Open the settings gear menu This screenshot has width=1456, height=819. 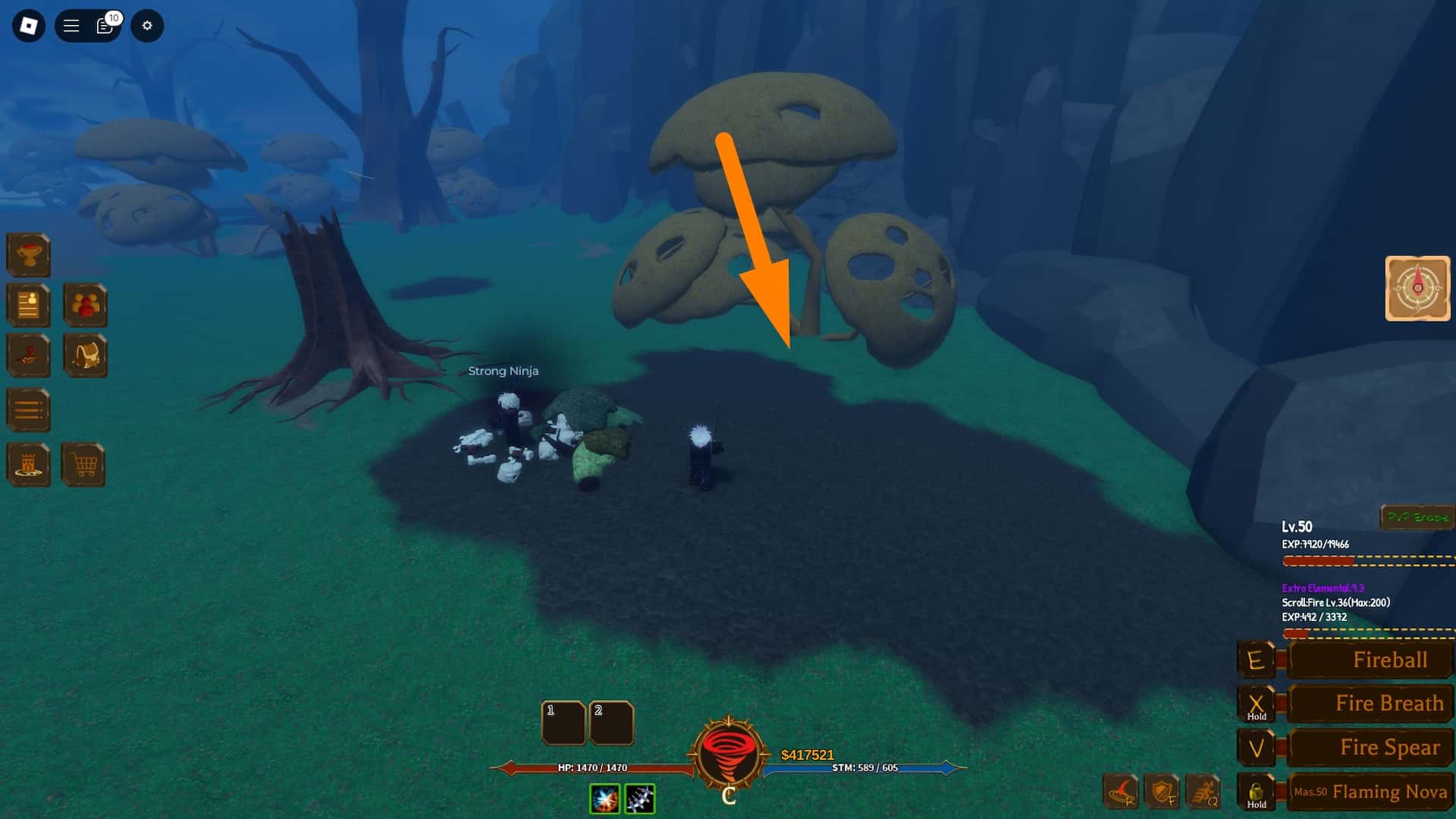tap(147, 25)
